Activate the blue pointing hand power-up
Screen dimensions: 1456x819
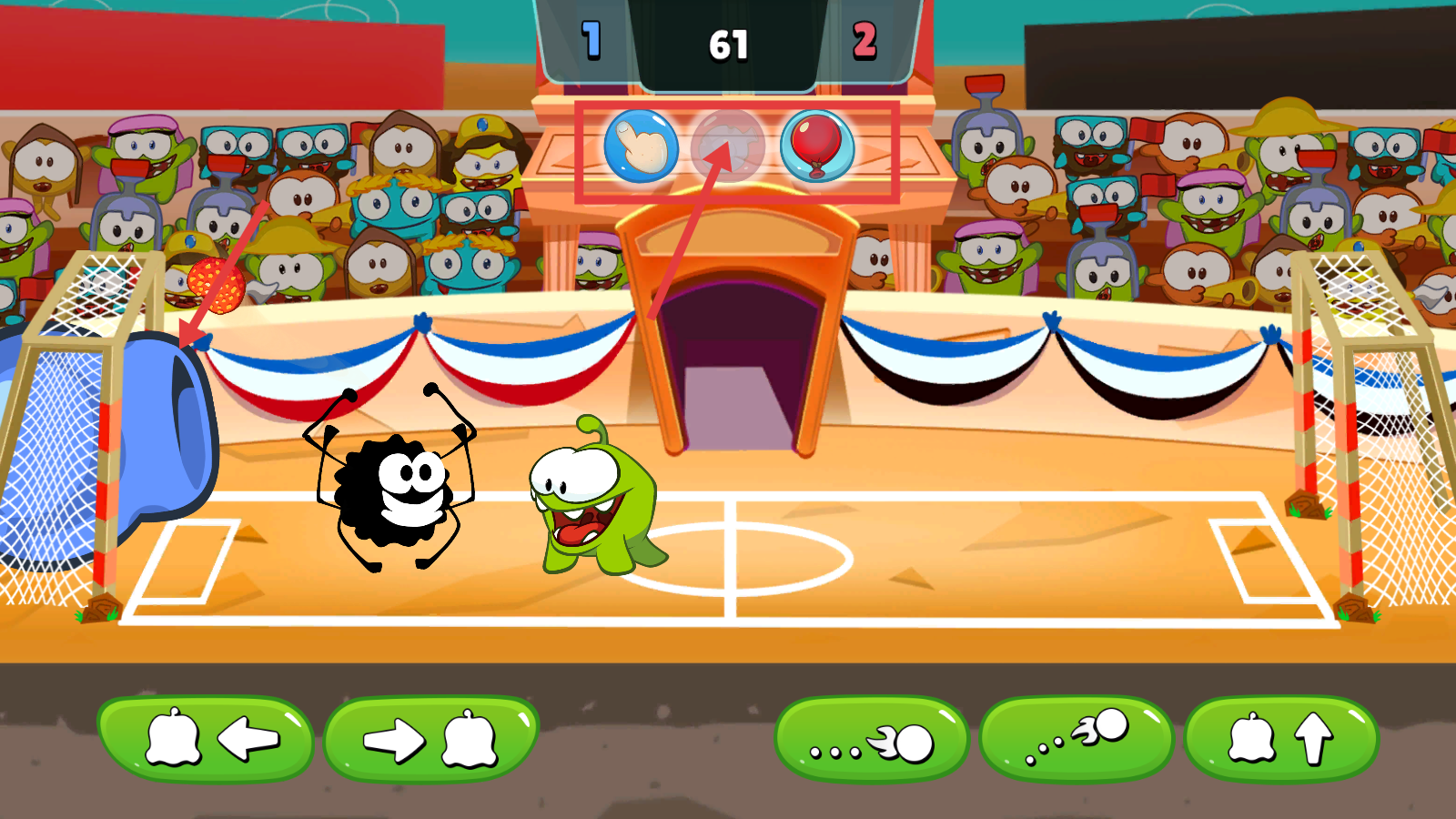click(641, 147)
